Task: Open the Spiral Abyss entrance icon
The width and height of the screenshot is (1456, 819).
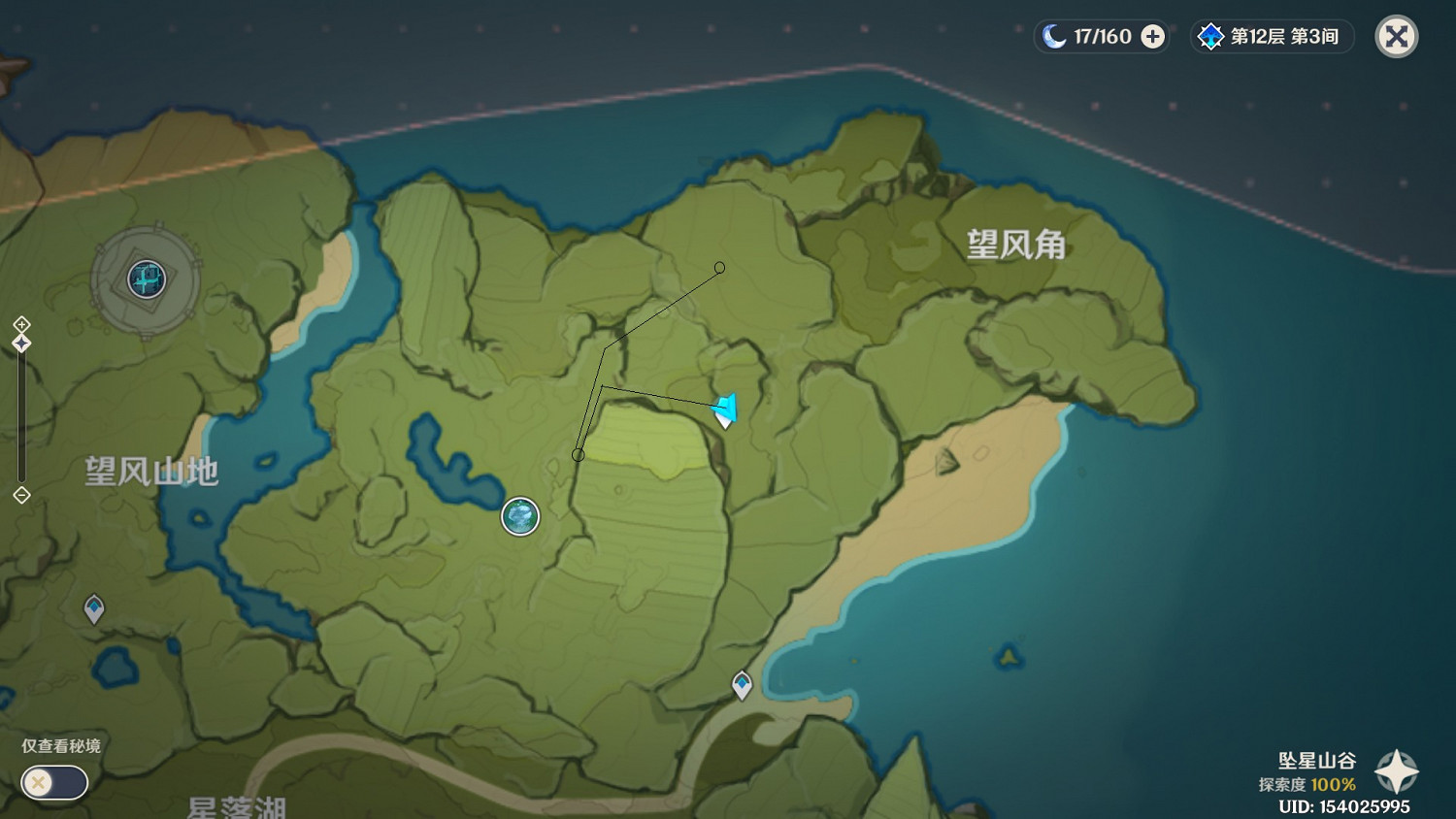Action: [1209, 36]
